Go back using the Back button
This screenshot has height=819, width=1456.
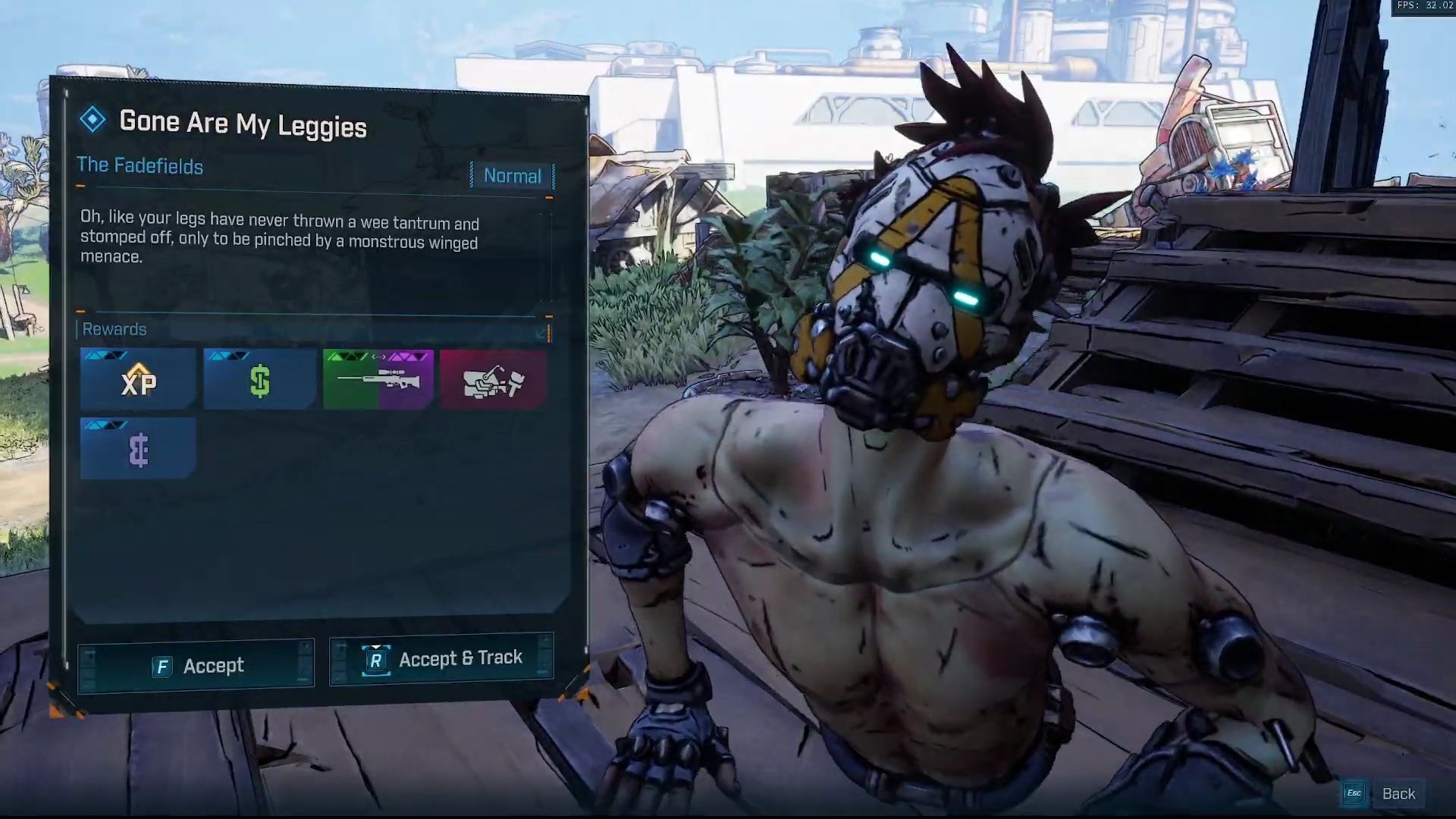click(1384, 793)
